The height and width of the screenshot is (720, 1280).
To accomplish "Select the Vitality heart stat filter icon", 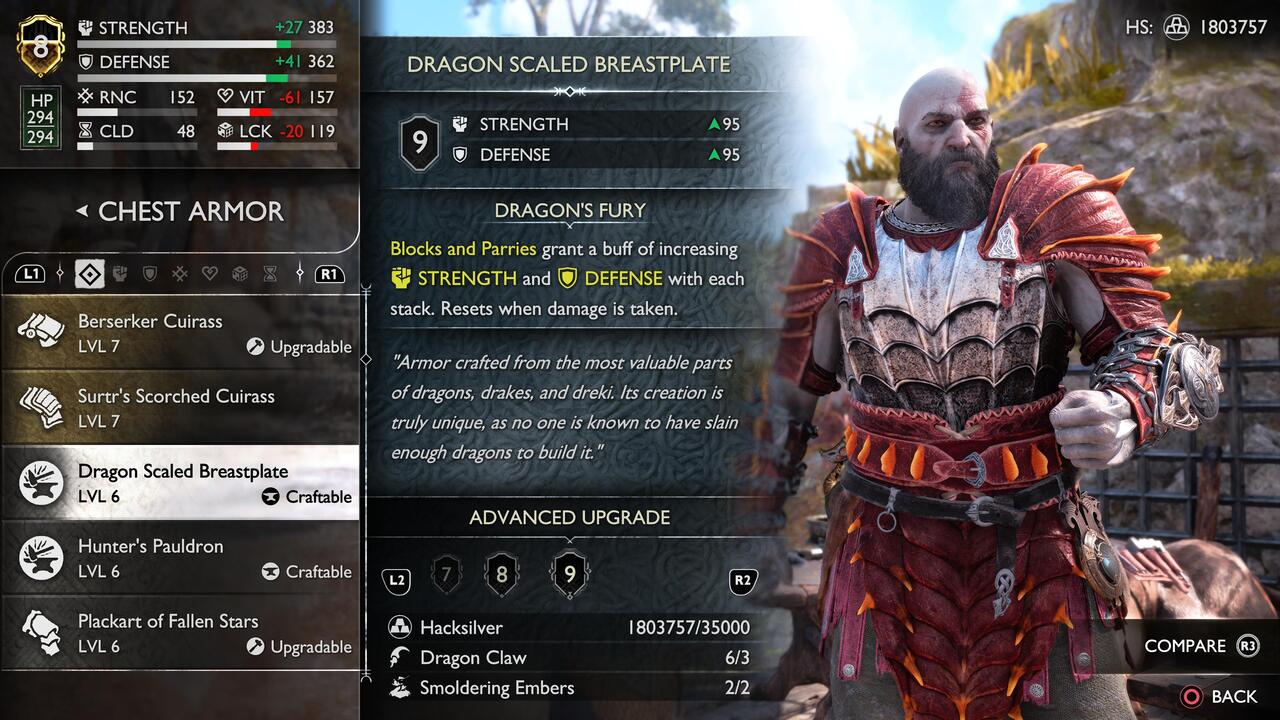I will tap(210, 273).
